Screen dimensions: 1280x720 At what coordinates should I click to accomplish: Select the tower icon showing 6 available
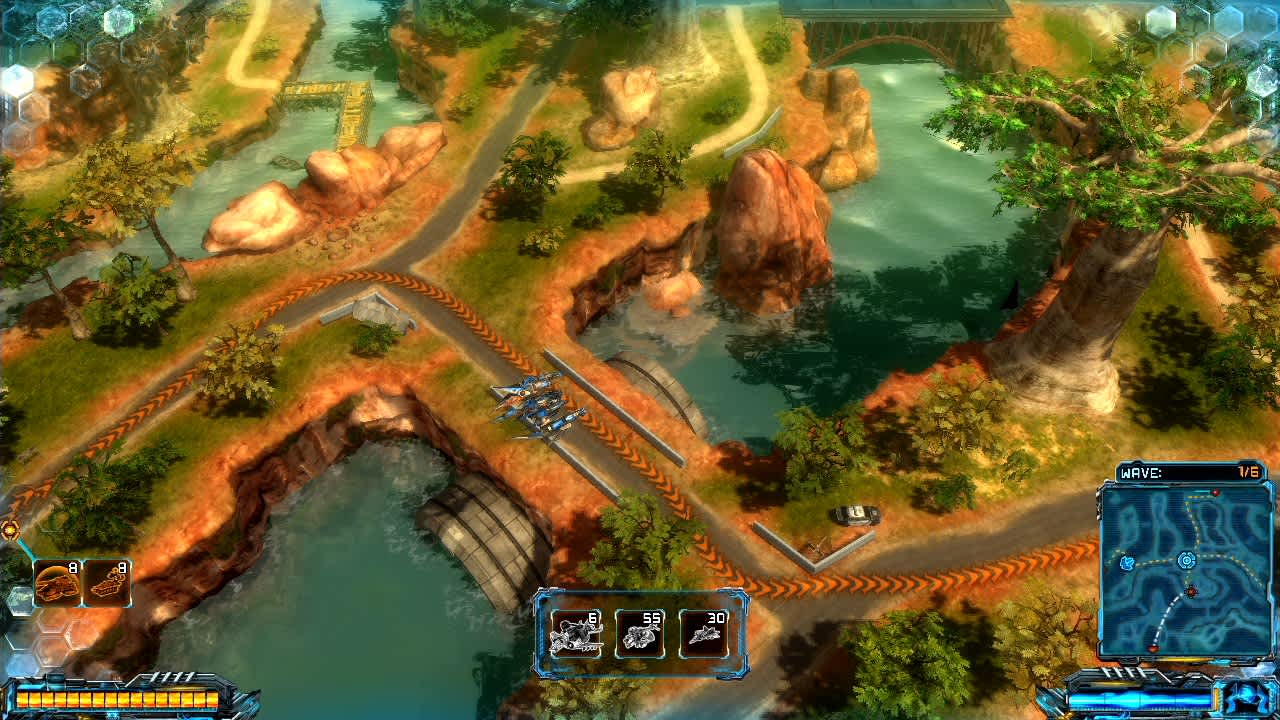point(577,628)
